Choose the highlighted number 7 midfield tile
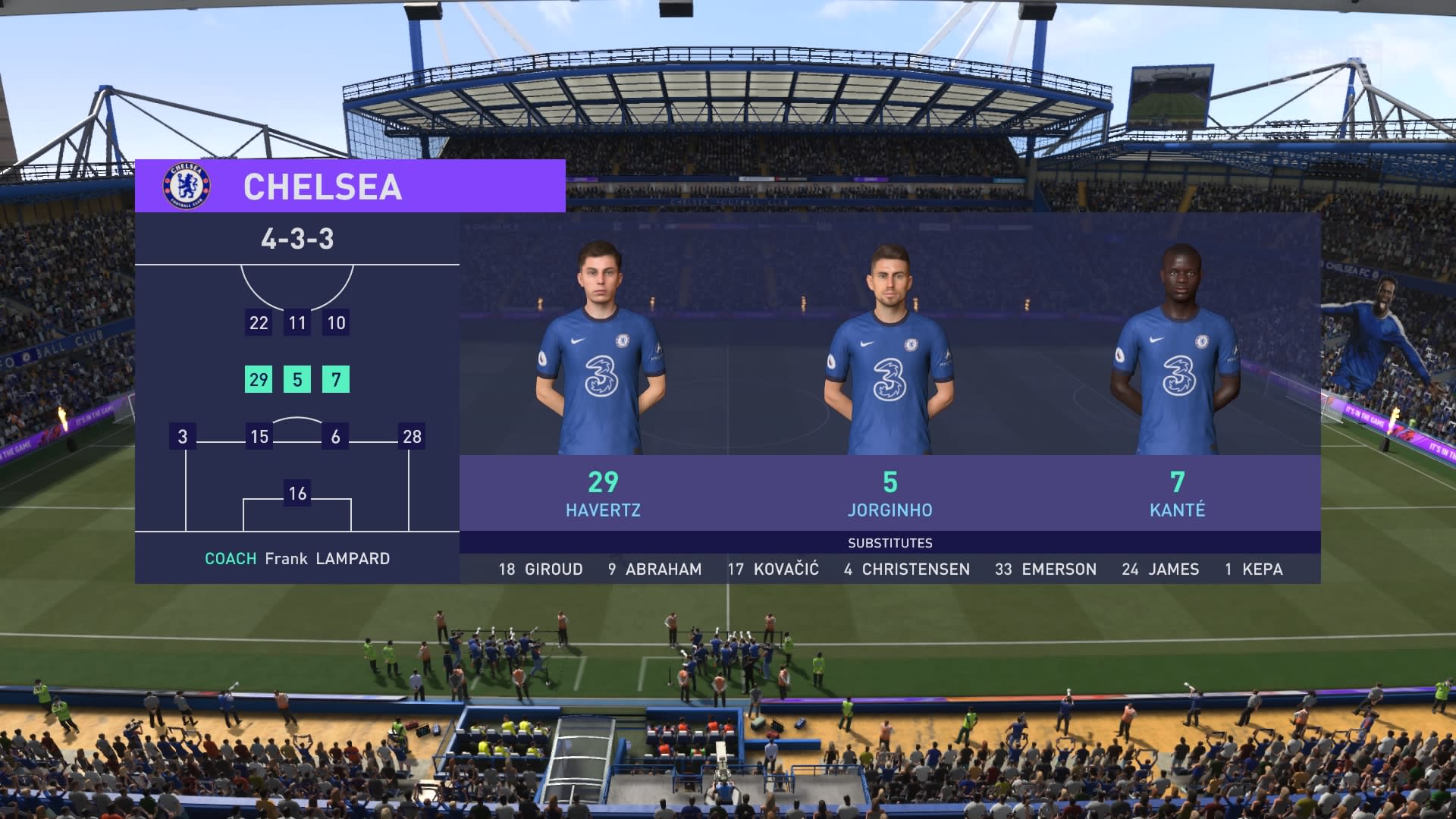This screenshot has width=1456, height=819. (x=336, y=379)
